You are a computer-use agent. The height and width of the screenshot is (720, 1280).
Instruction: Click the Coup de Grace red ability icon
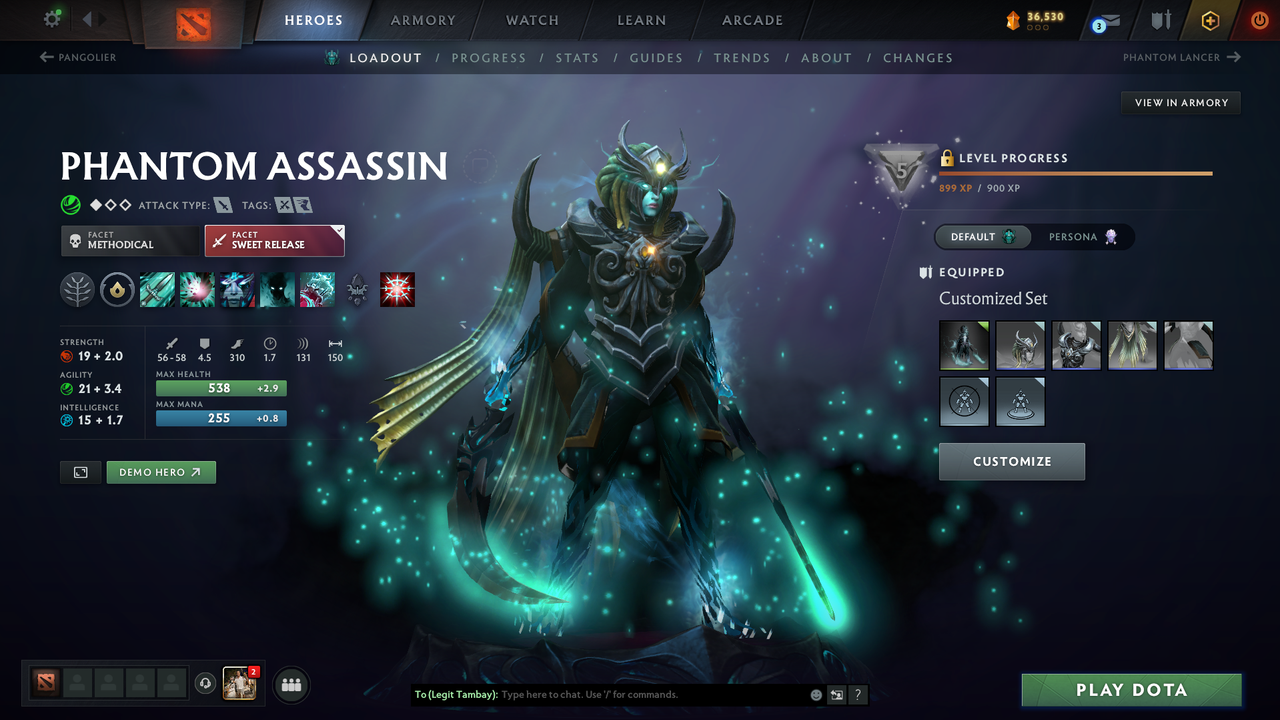click(x=397, y=290)
